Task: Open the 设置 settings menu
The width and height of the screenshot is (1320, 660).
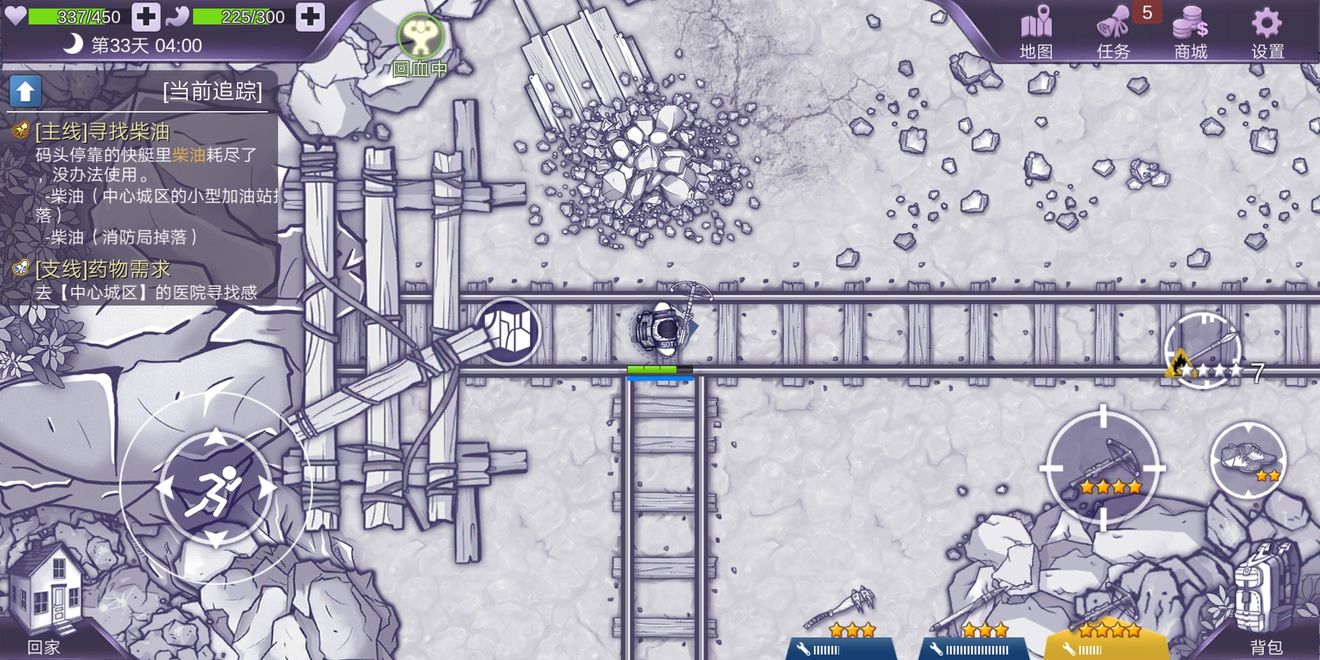Action: coord(1267,31)
